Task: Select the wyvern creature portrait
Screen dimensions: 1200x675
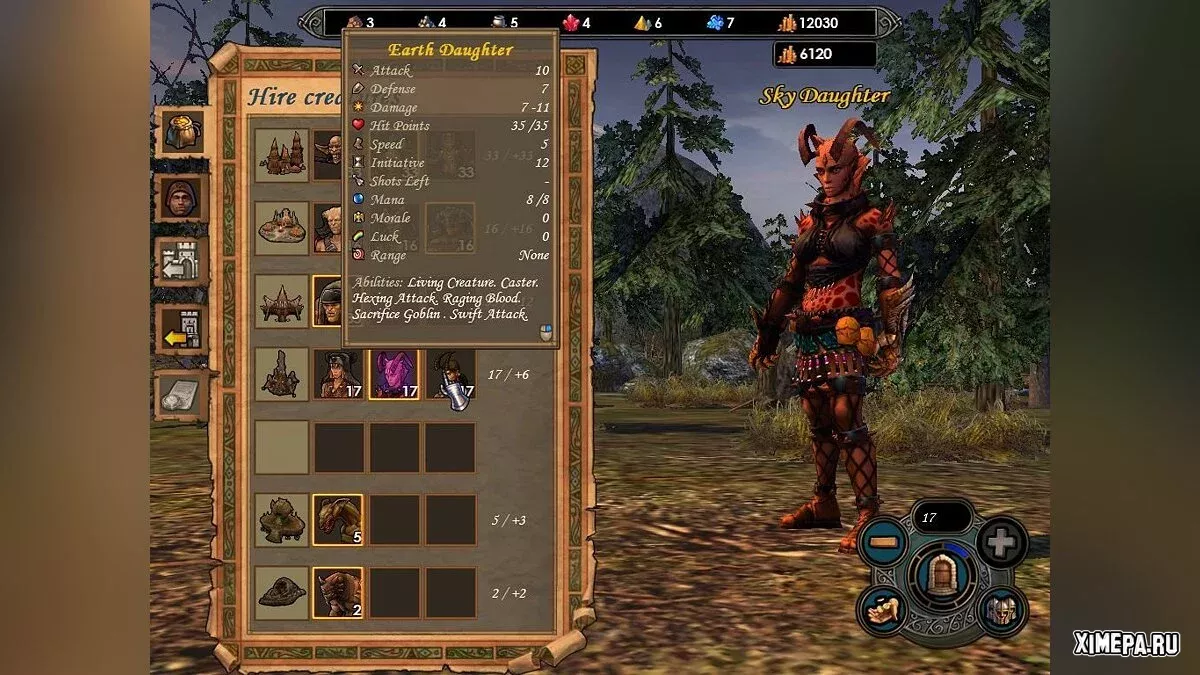Action: pos(338,520)
